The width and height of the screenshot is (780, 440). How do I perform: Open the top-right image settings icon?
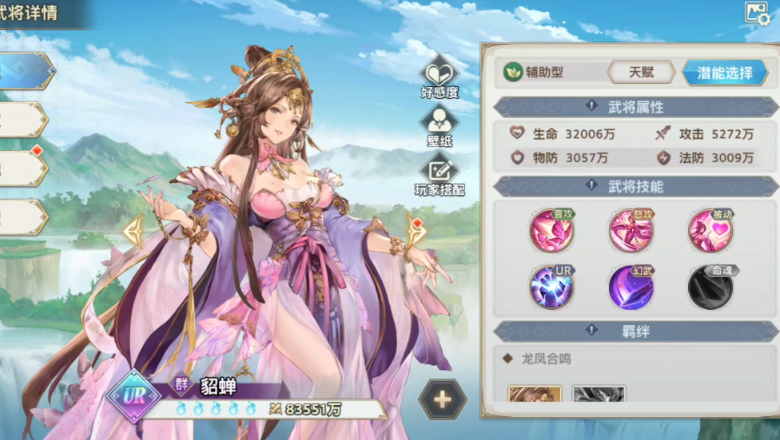pyautogui.click(x=757, y=12)
